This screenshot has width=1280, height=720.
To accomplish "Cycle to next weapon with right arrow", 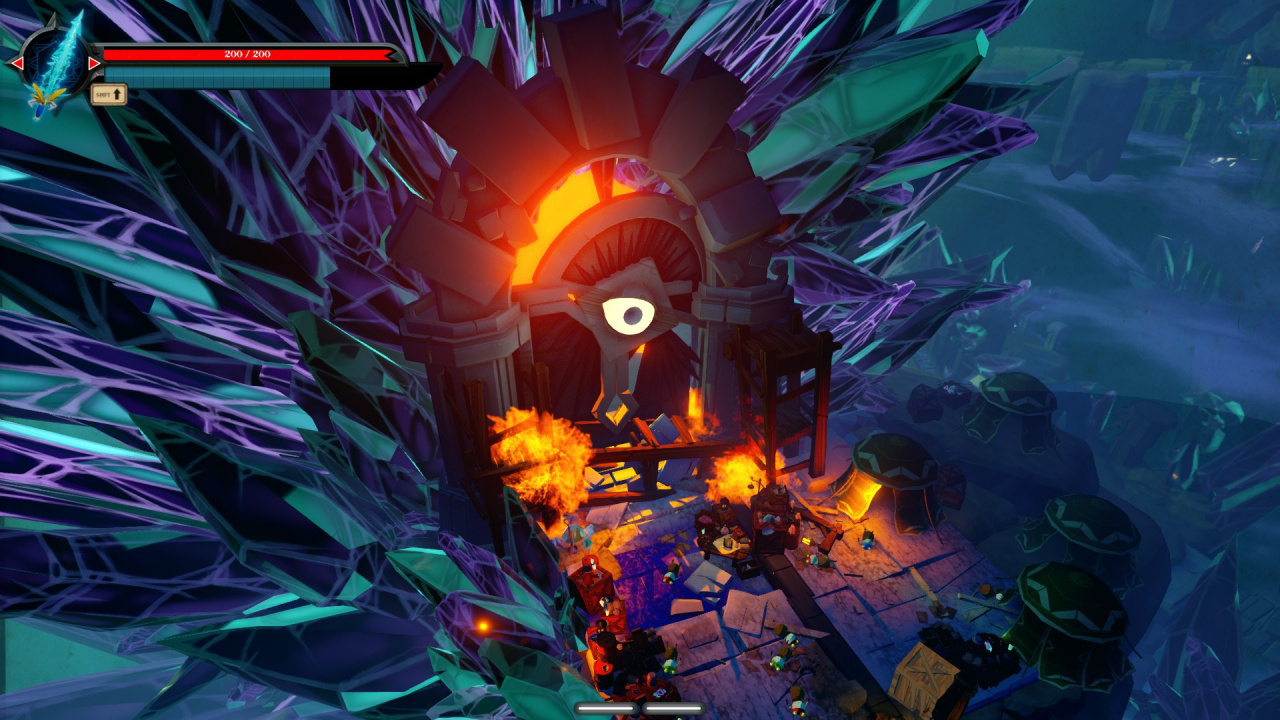I will [94, 63].
